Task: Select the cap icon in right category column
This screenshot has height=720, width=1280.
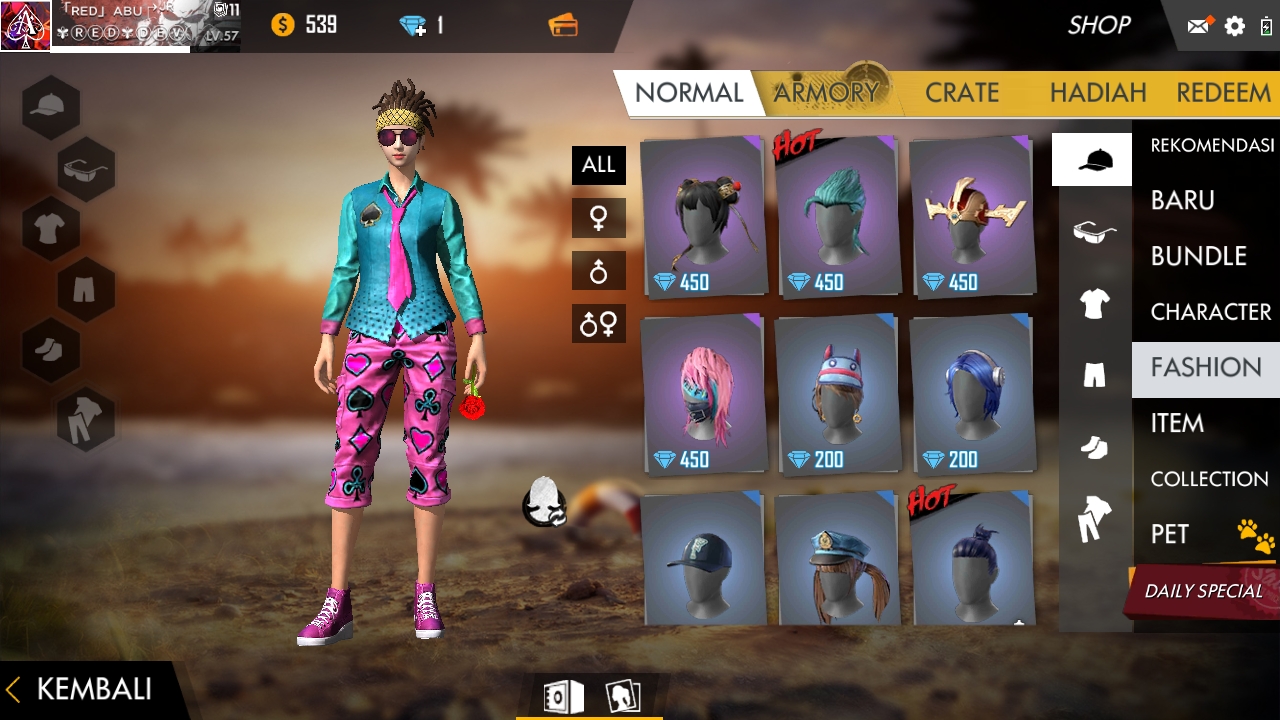Action: [x=1091, y=158]
